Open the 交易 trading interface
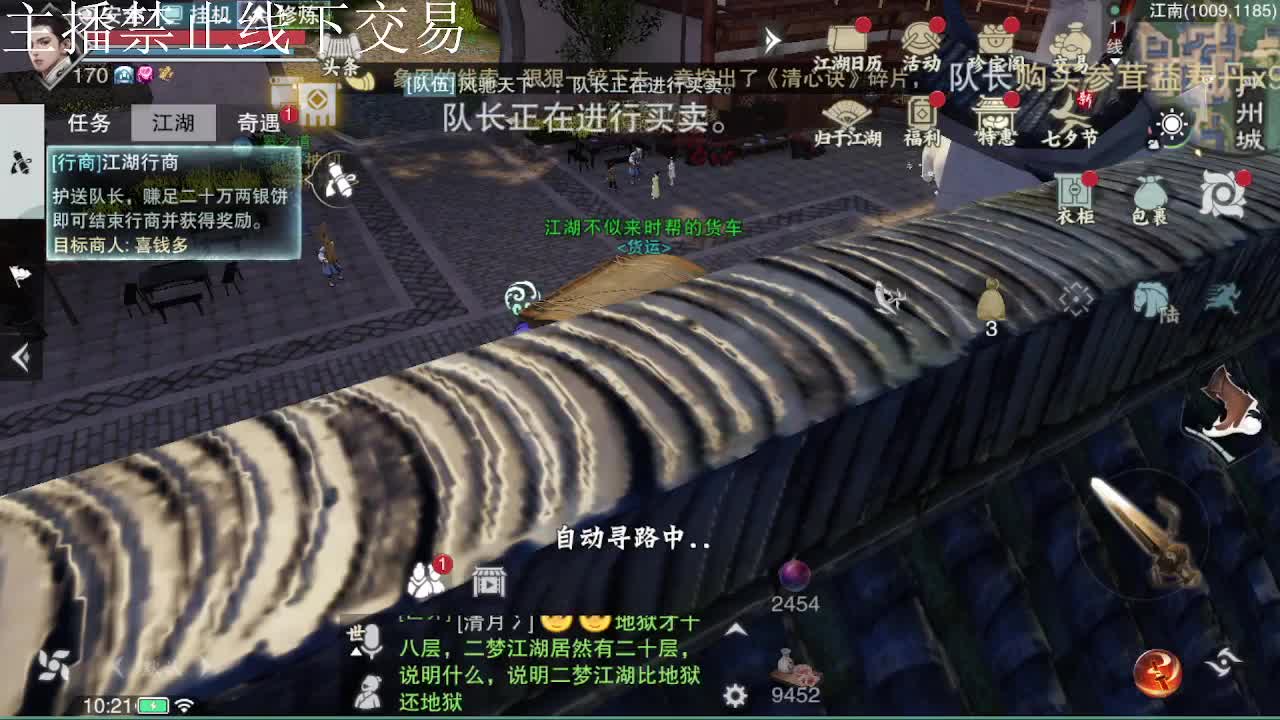Image resolution: width=1280 pixels, height=720 pixels. [1072, 42]
